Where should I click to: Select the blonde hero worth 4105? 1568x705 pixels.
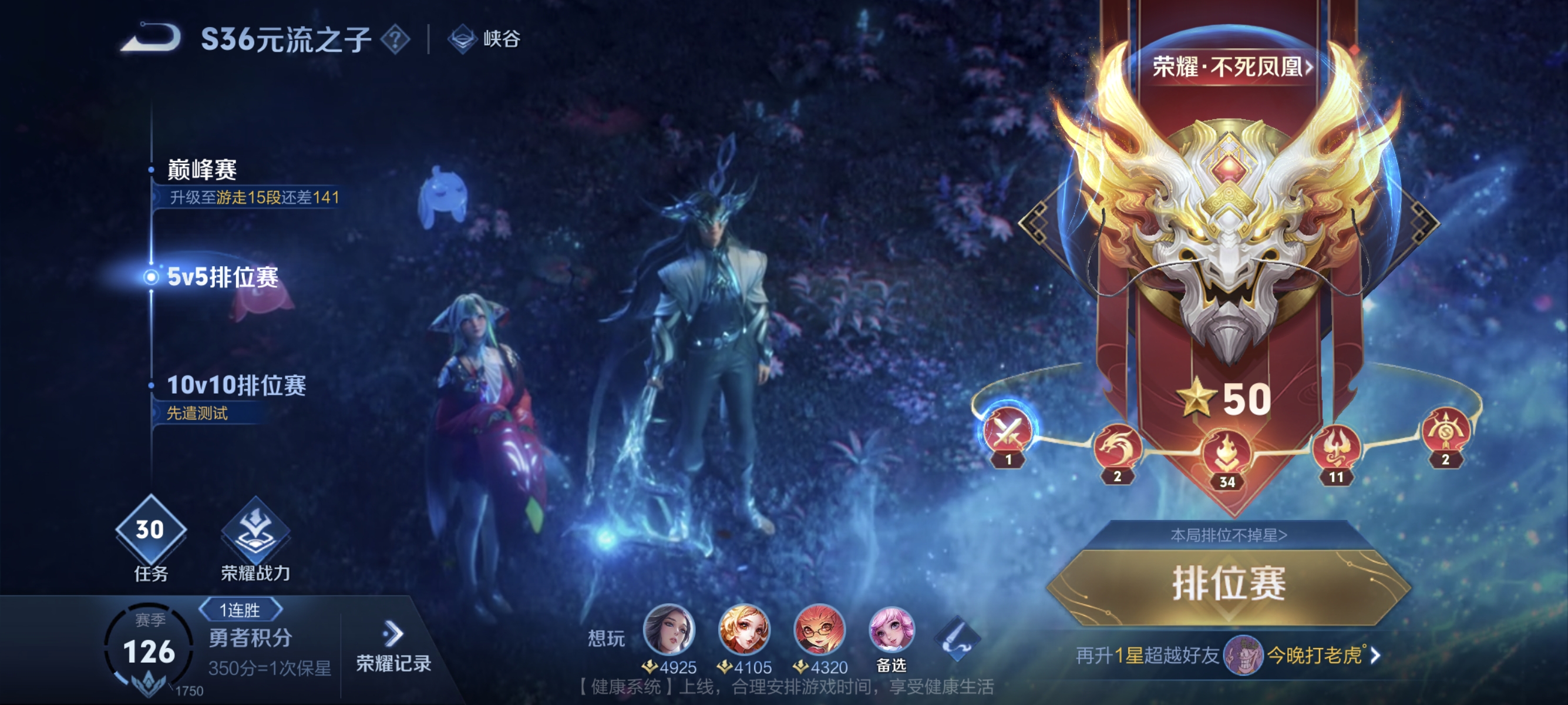[744, 628]
